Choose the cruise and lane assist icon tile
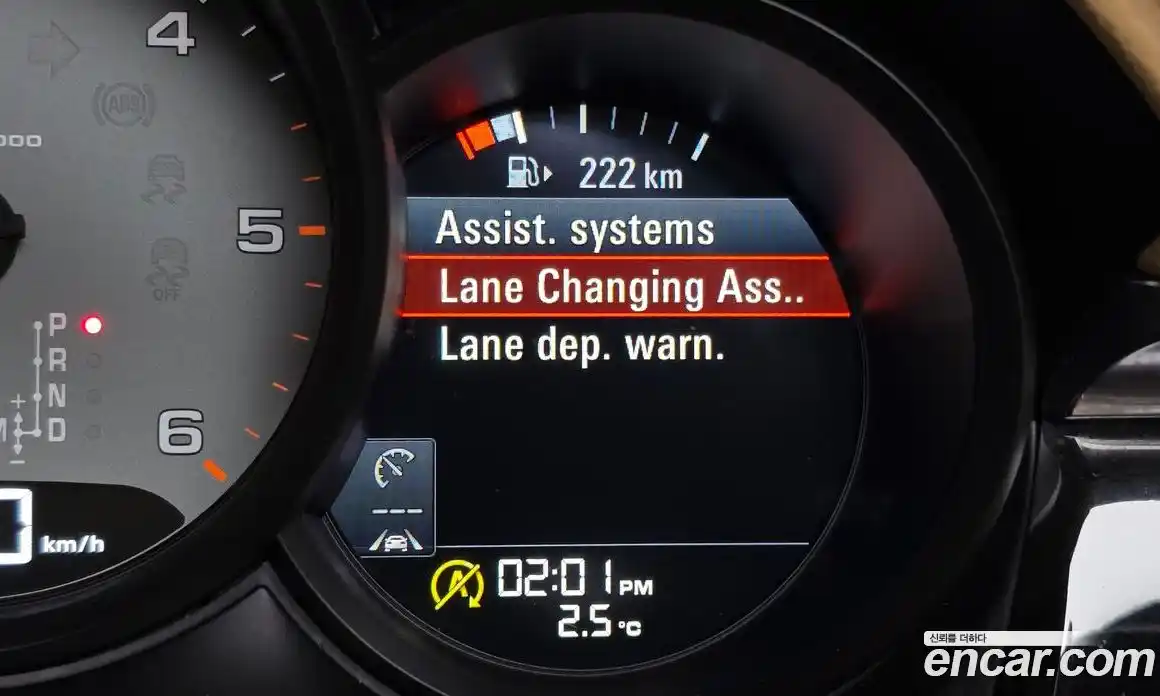1160x696 pixels. (397, 498)
